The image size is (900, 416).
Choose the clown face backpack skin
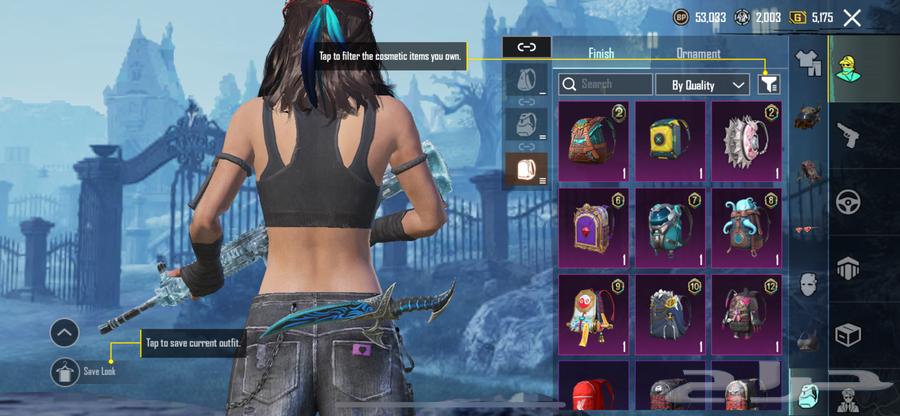[592, 316]
